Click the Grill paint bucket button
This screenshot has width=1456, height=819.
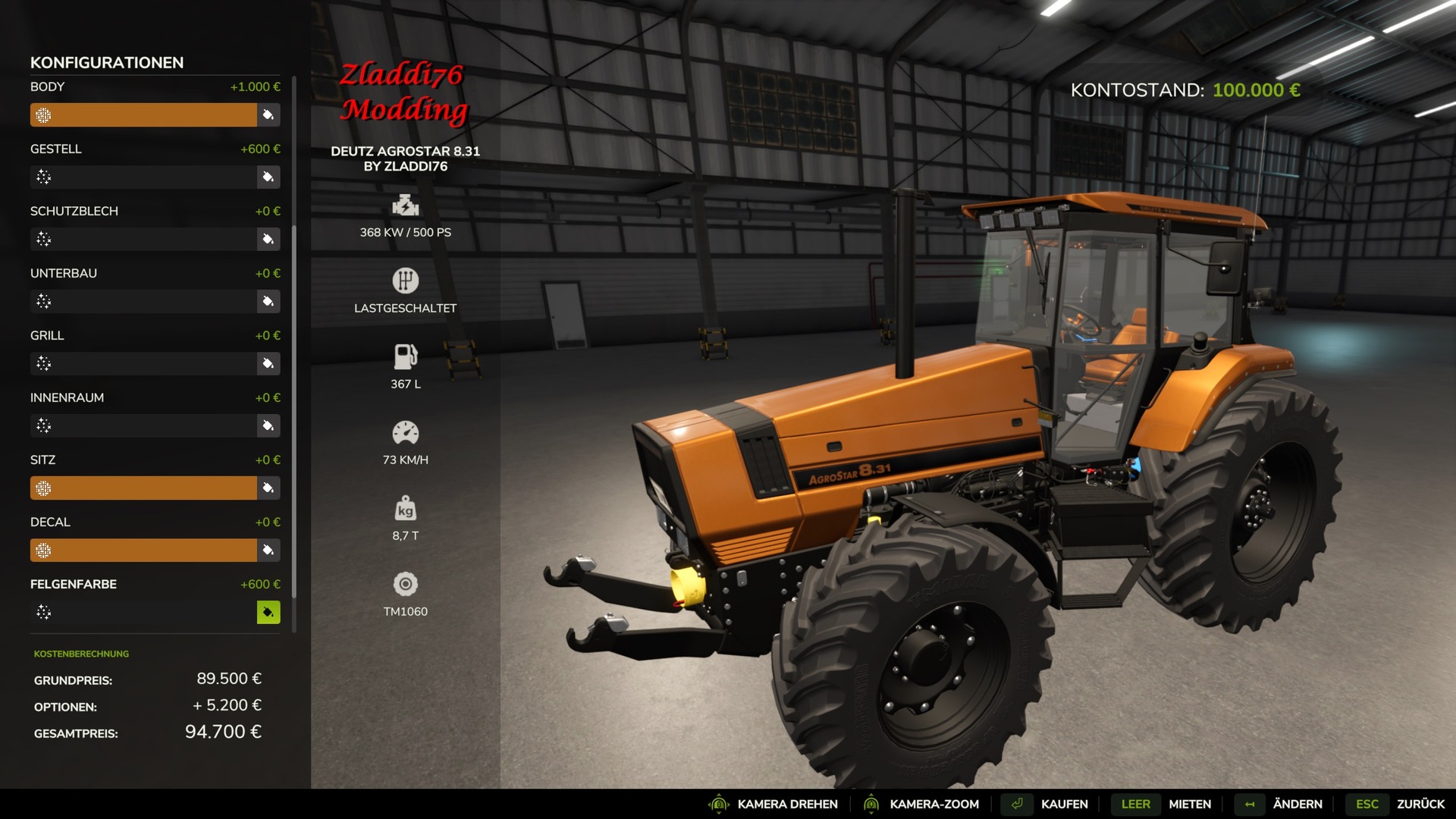click(x=268, y=364)
